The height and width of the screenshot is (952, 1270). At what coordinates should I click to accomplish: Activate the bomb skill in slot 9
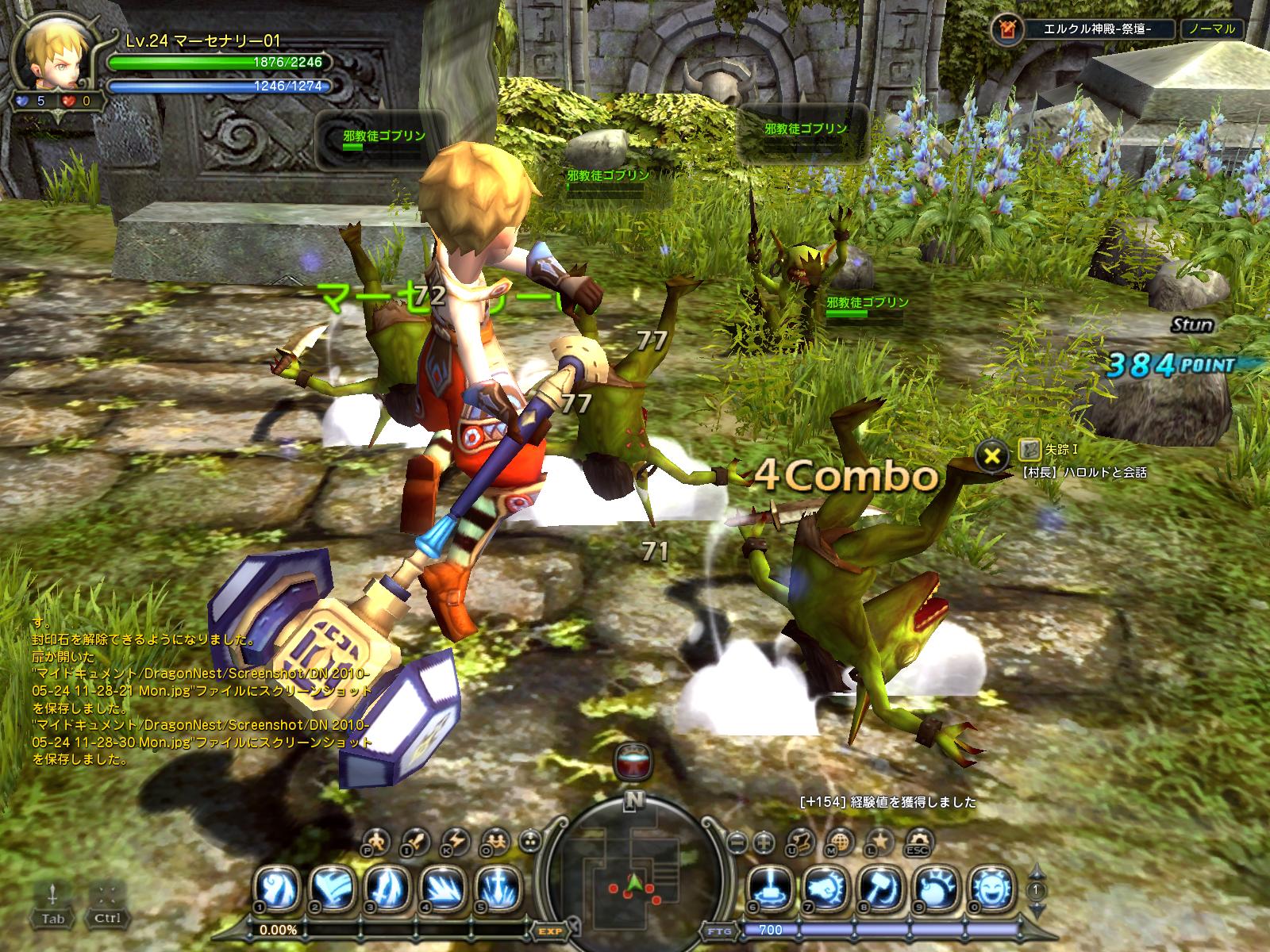click(x=937, y=885)
